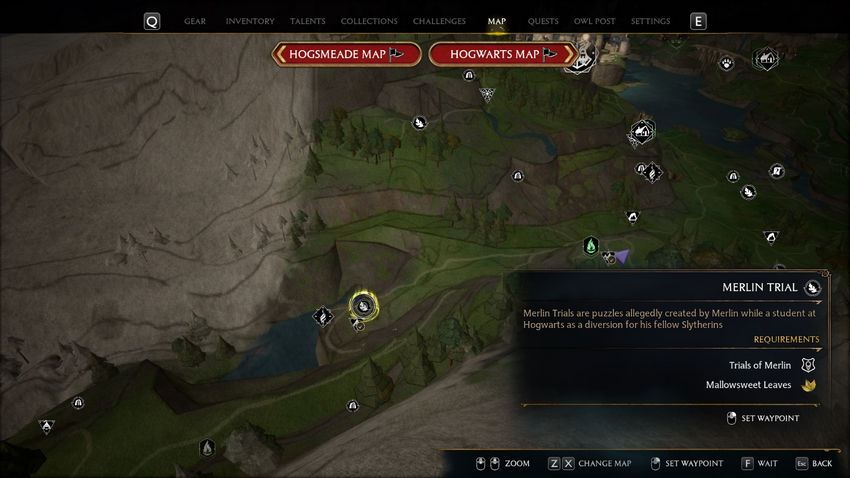This screenshot has width=850, height=478.
Task: Show the Collections tab
Action: (x=369, y=21)
